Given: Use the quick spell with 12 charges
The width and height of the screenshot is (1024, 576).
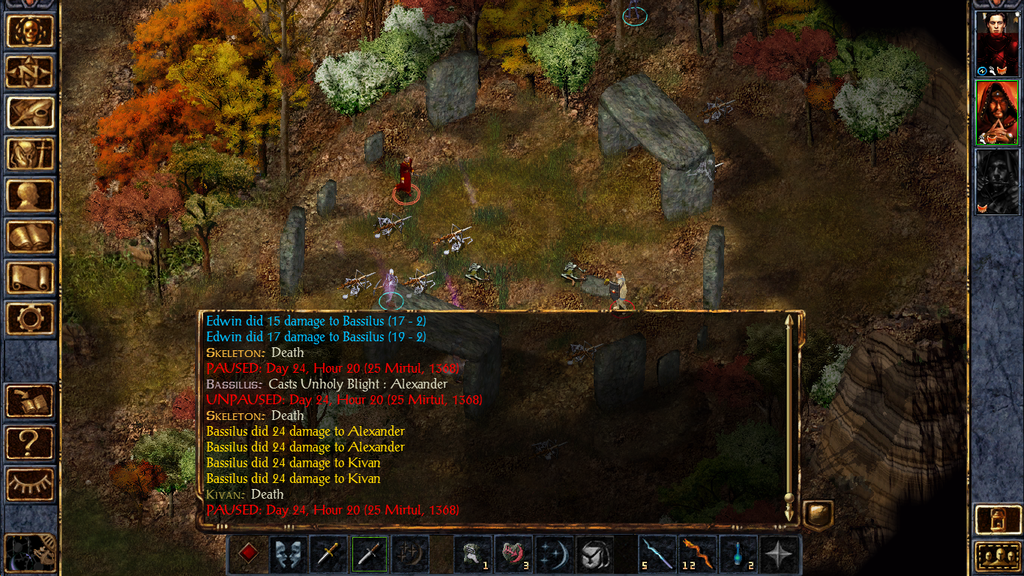Looking at the screenshot, I should (x=697, y=554).
